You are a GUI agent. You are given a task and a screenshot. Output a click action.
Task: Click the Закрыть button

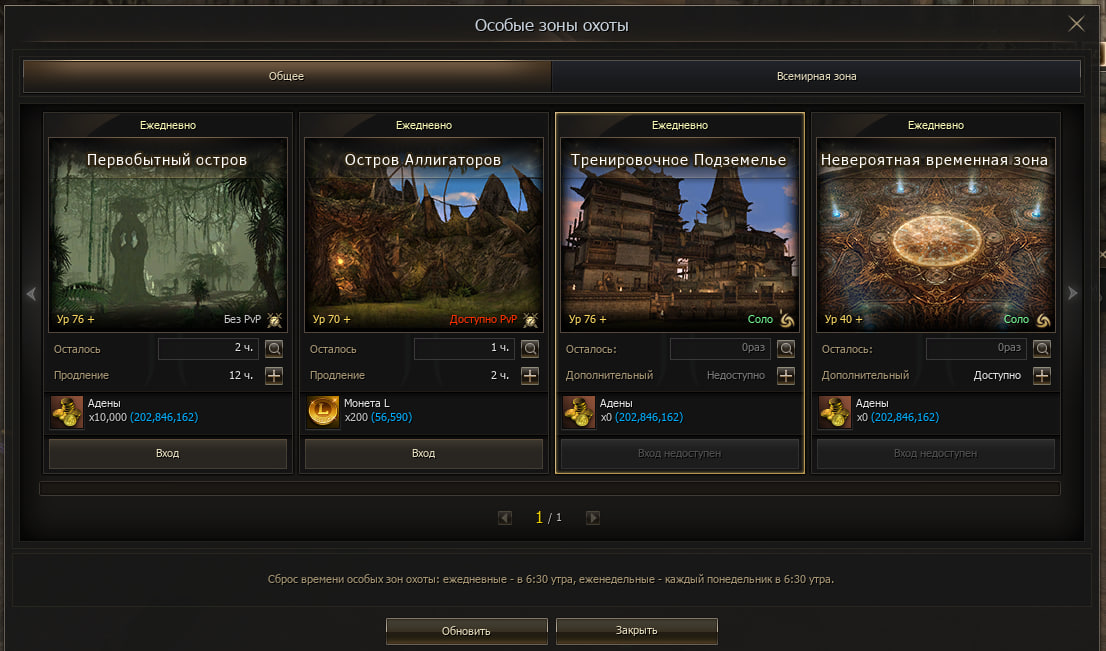click(x=636, y=631)
